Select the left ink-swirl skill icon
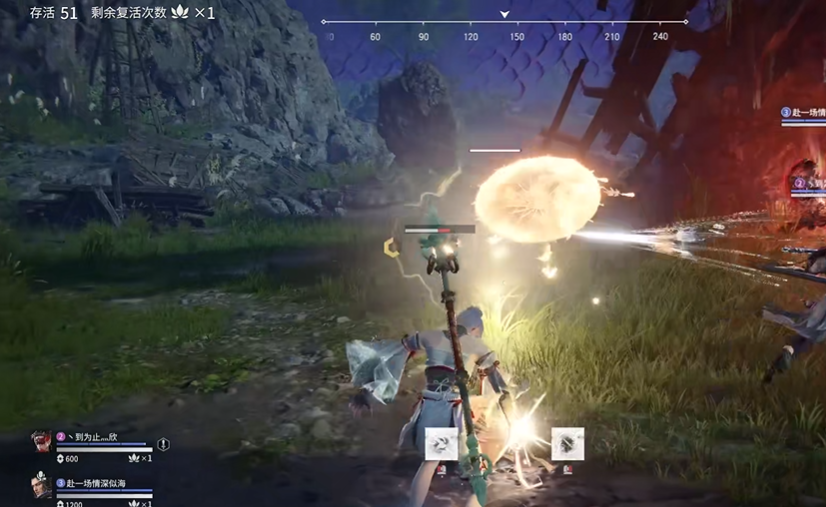This screenshot has height=507, width=826. tap(441, 444)
